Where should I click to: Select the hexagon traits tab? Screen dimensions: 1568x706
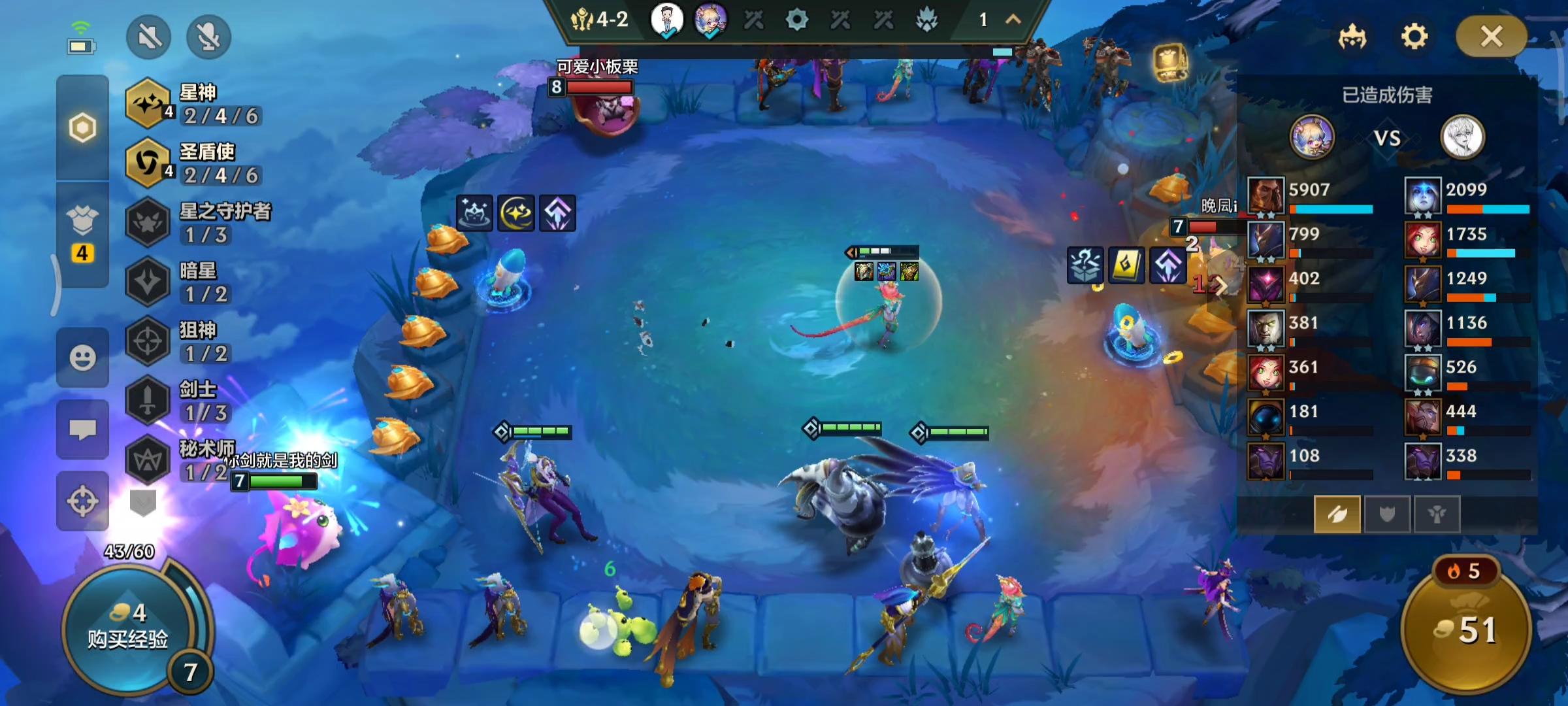click(x=82, y=127)
